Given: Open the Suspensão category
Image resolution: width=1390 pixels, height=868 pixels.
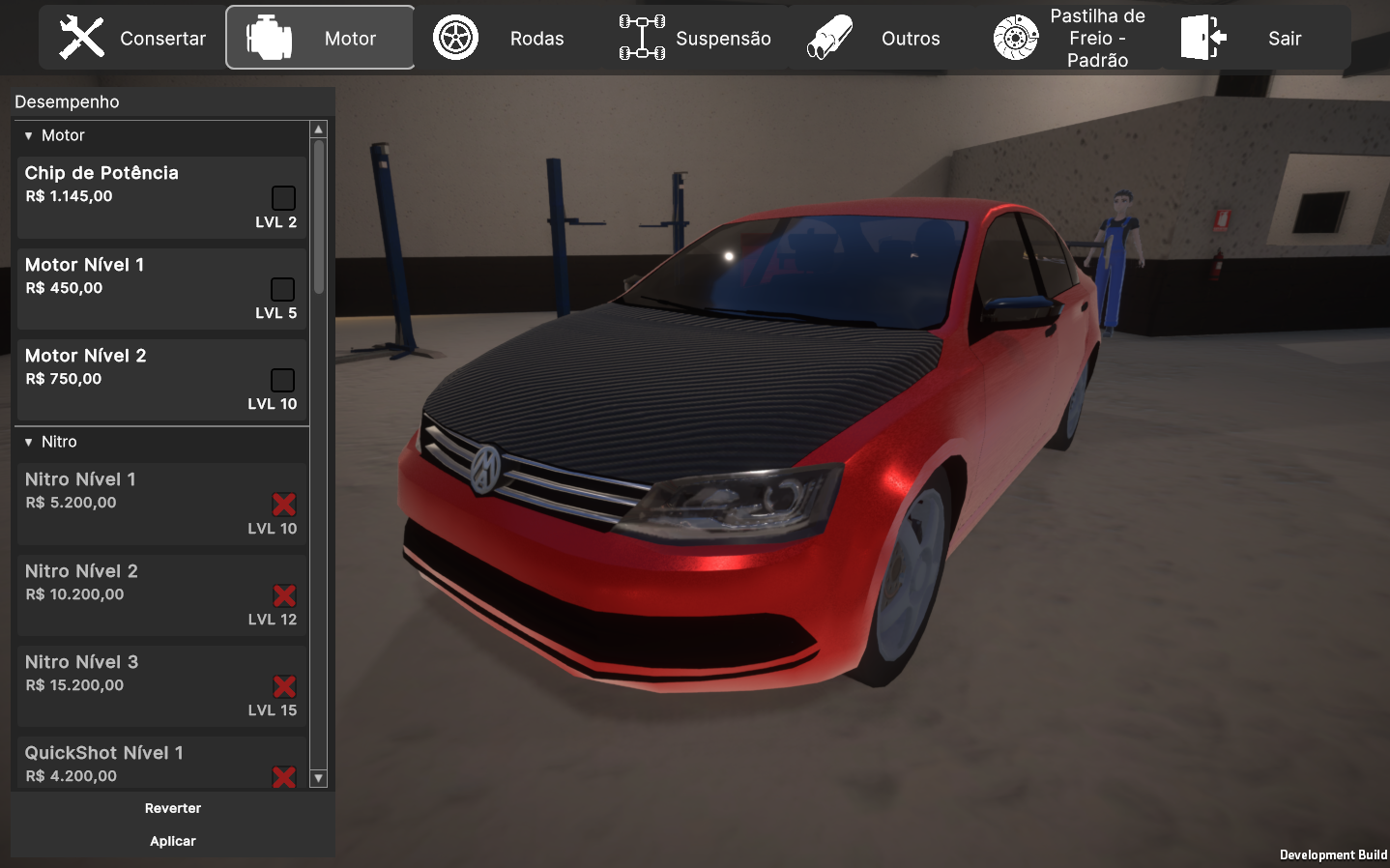Looking at the screenshot, I should (695, 39).
